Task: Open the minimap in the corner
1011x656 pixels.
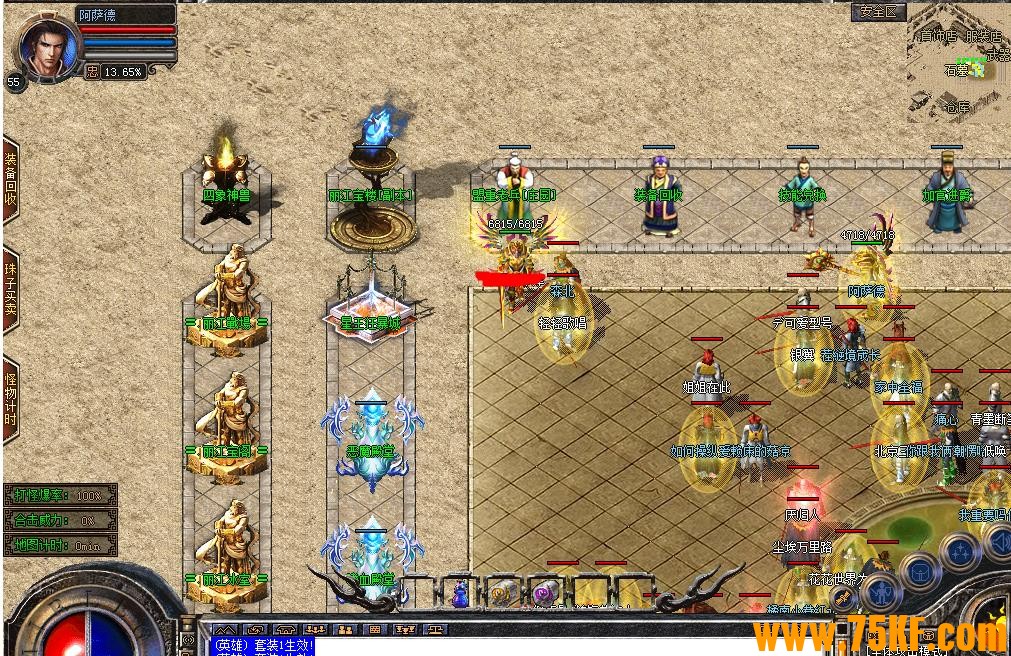Action: click(x=958, y=60)
